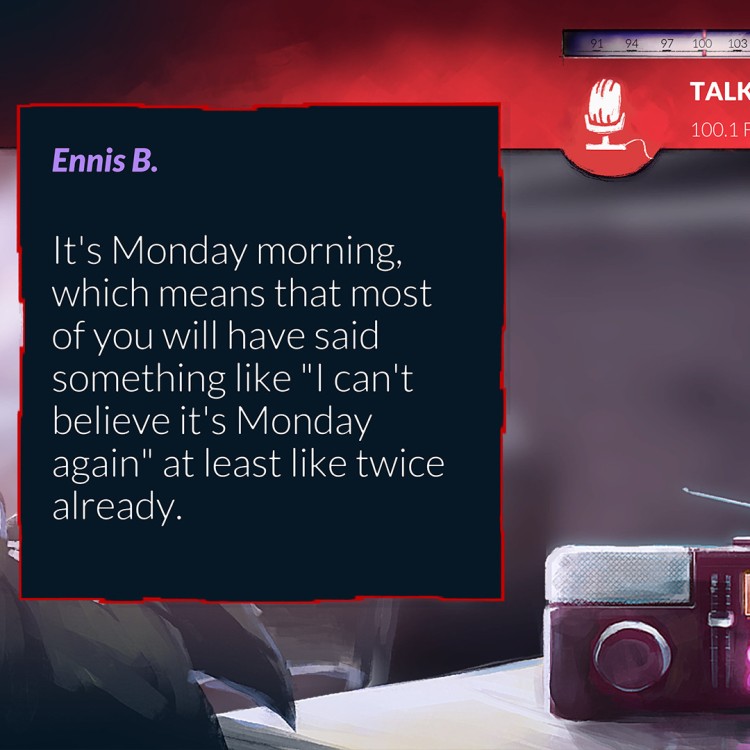
Task: Set the radio tuner to 97
Action: [666, 44]
